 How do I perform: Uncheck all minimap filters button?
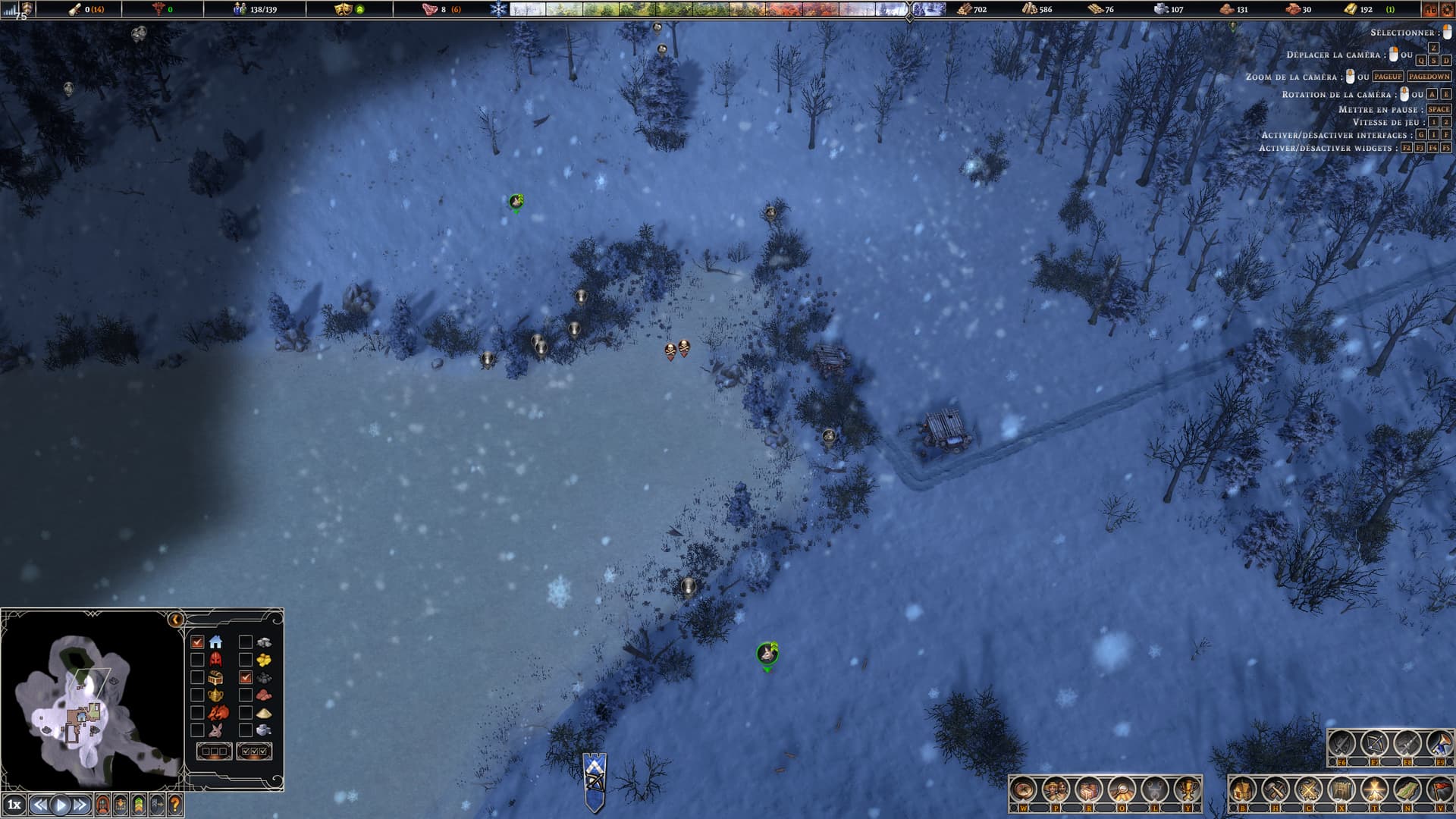[215, 751]
